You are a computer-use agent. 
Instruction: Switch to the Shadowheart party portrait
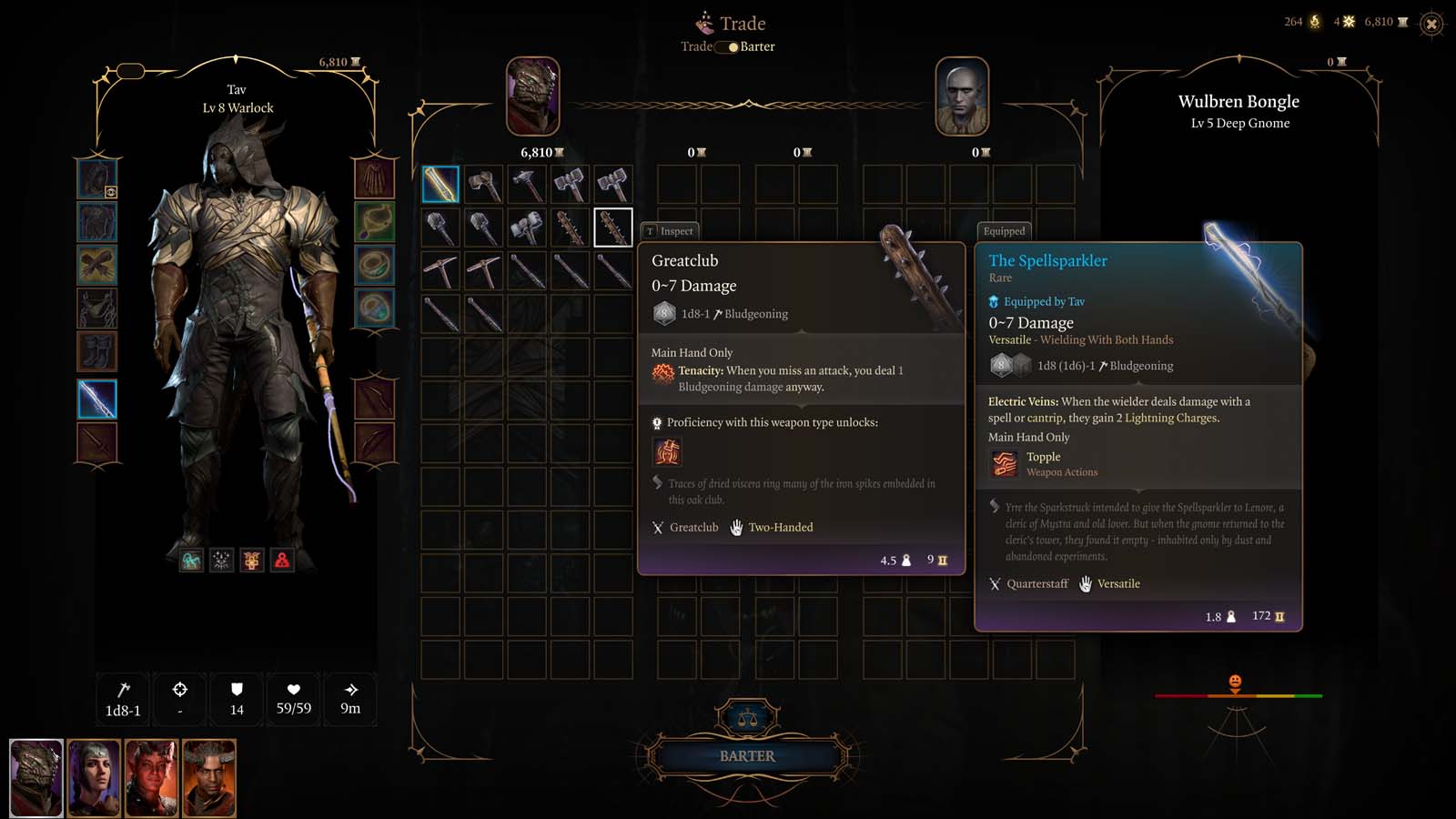pyautogui.click(x=94, y=778)
